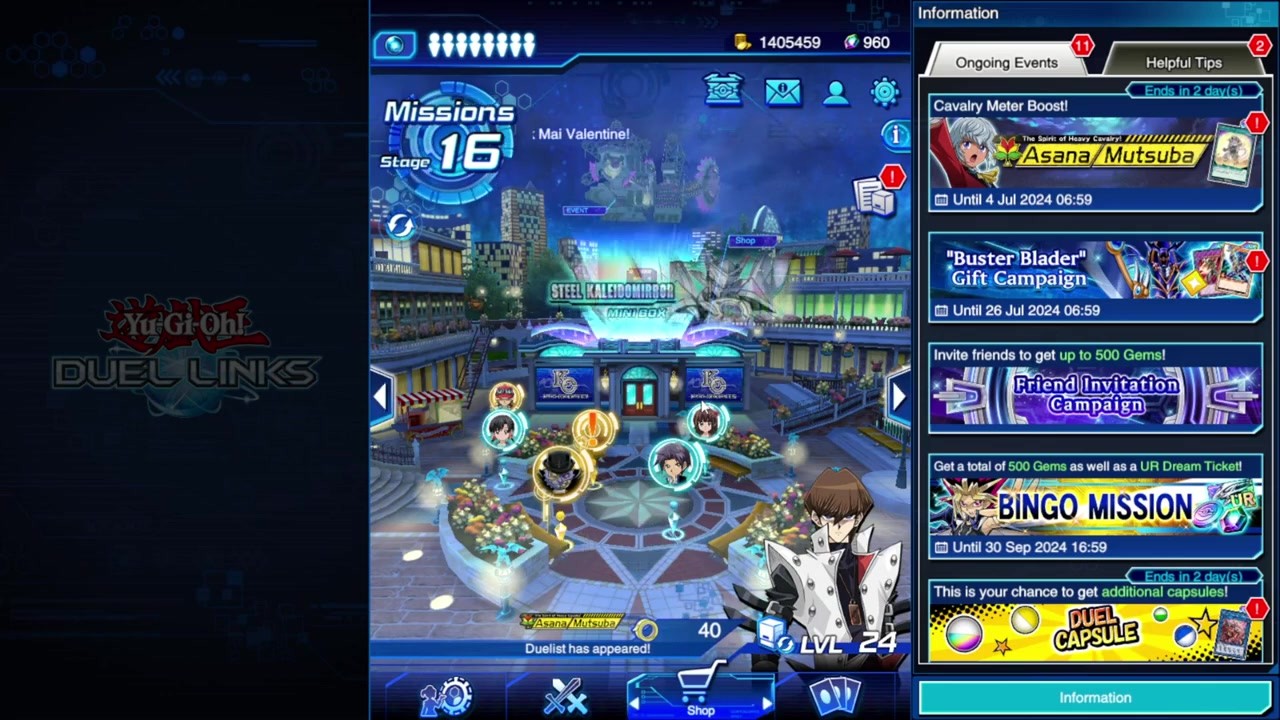Image resolution: width=1280 pixels, height=720 pixels.
Task: Open the mailbox envelope icon
Action: pos(782,92)
